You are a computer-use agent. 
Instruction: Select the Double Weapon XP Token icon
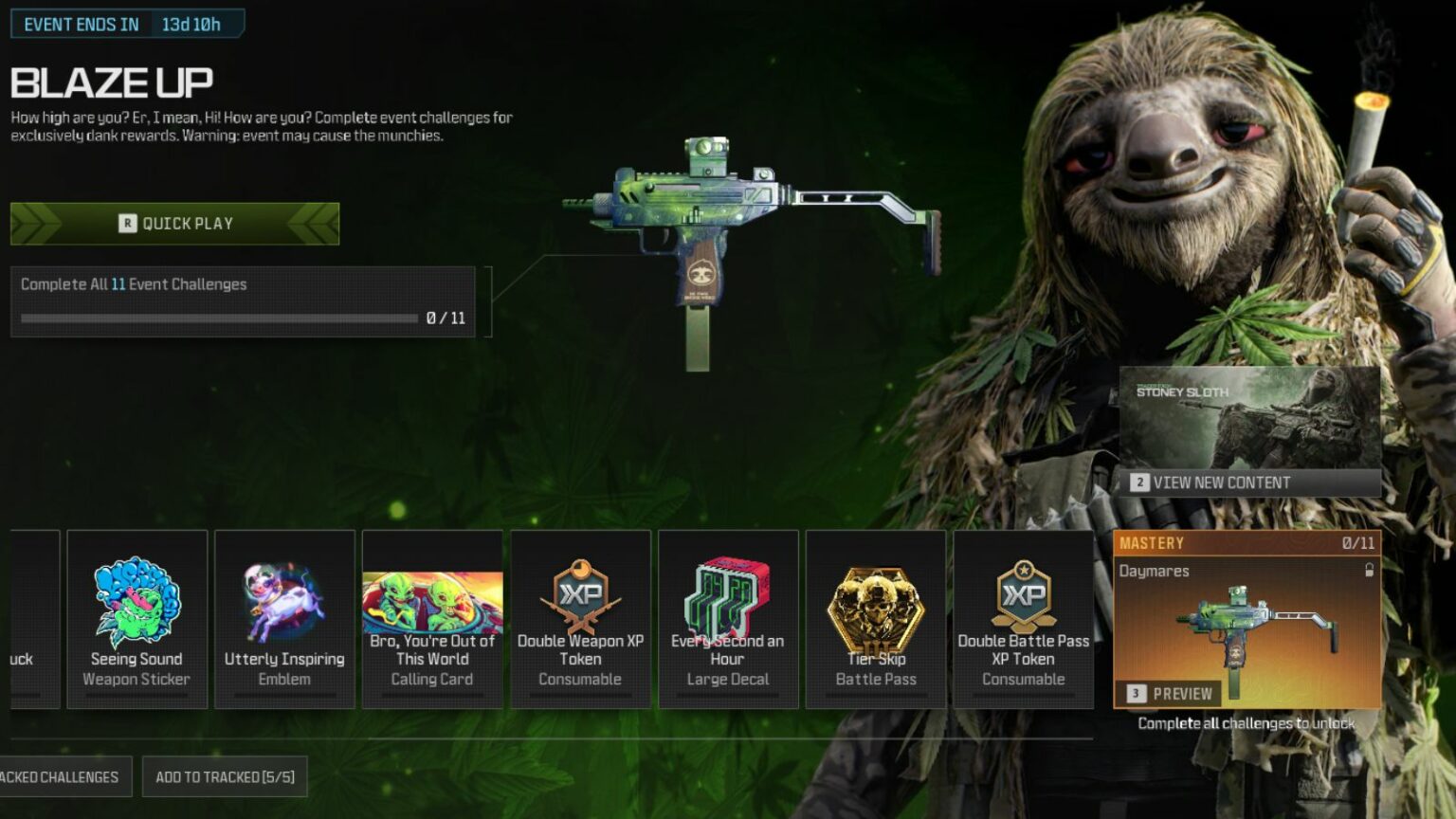coord(580,597)
